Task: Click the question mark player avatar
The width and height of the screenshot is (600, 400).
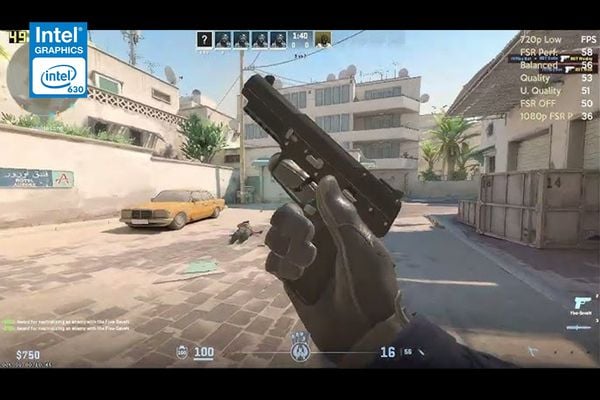Action: [205, 40]
